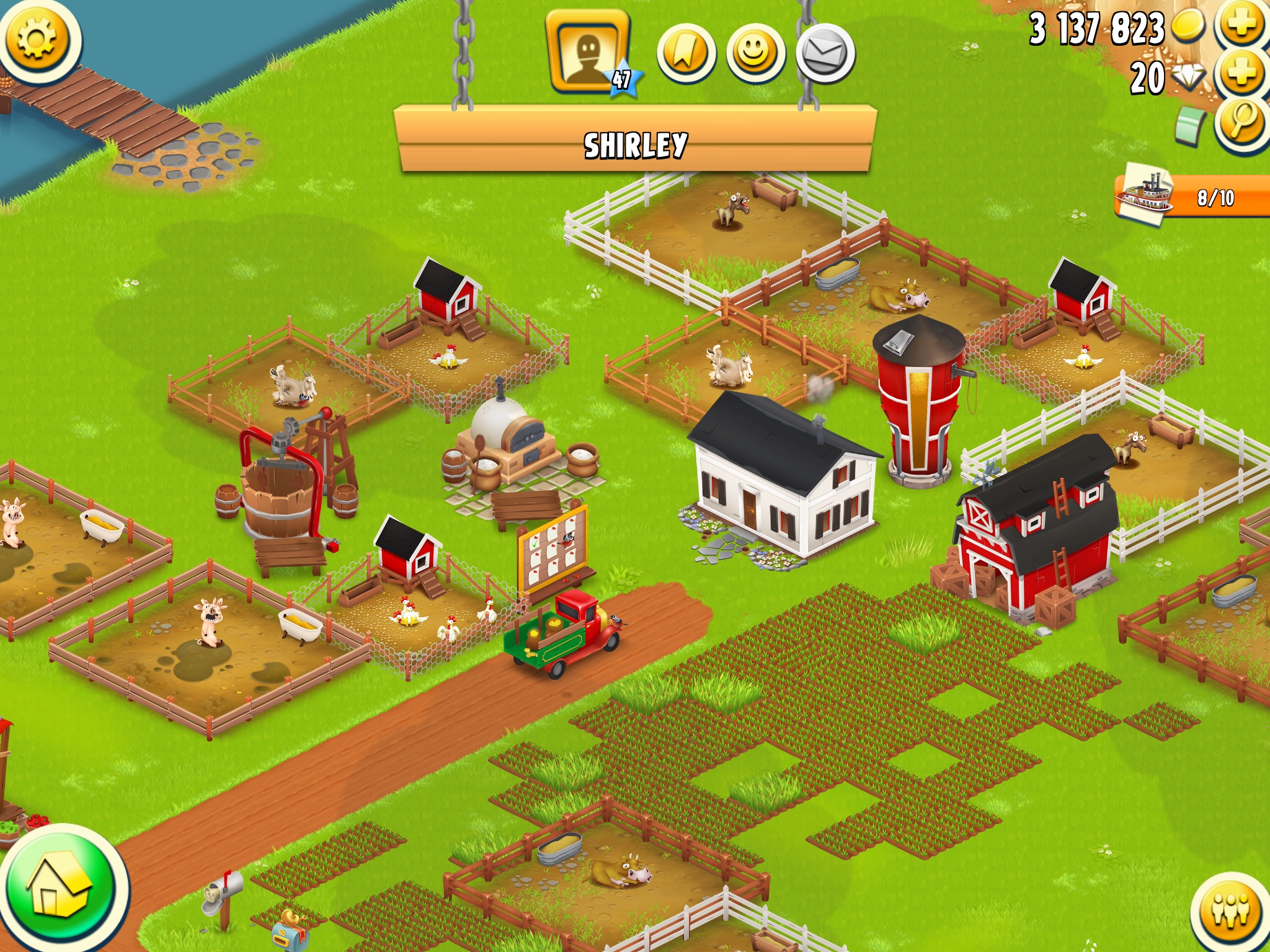The width and height of the screenshot is (1270, 952).
Task: Open the envelope message button
Action: pyautogui.click(x=825, y=54)
